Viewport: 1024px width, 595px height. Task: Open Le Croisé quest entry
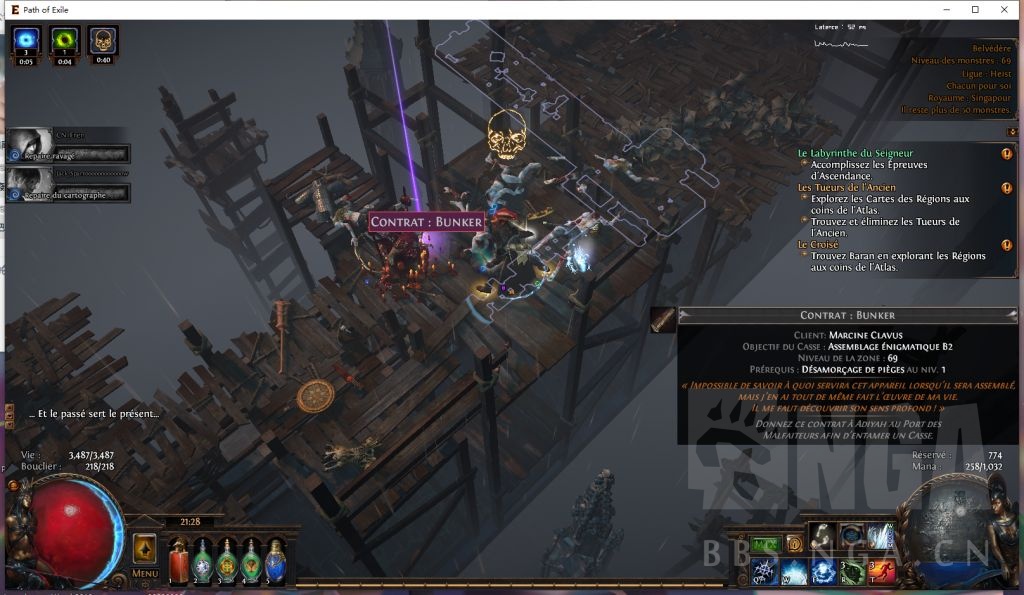[818, 244]
